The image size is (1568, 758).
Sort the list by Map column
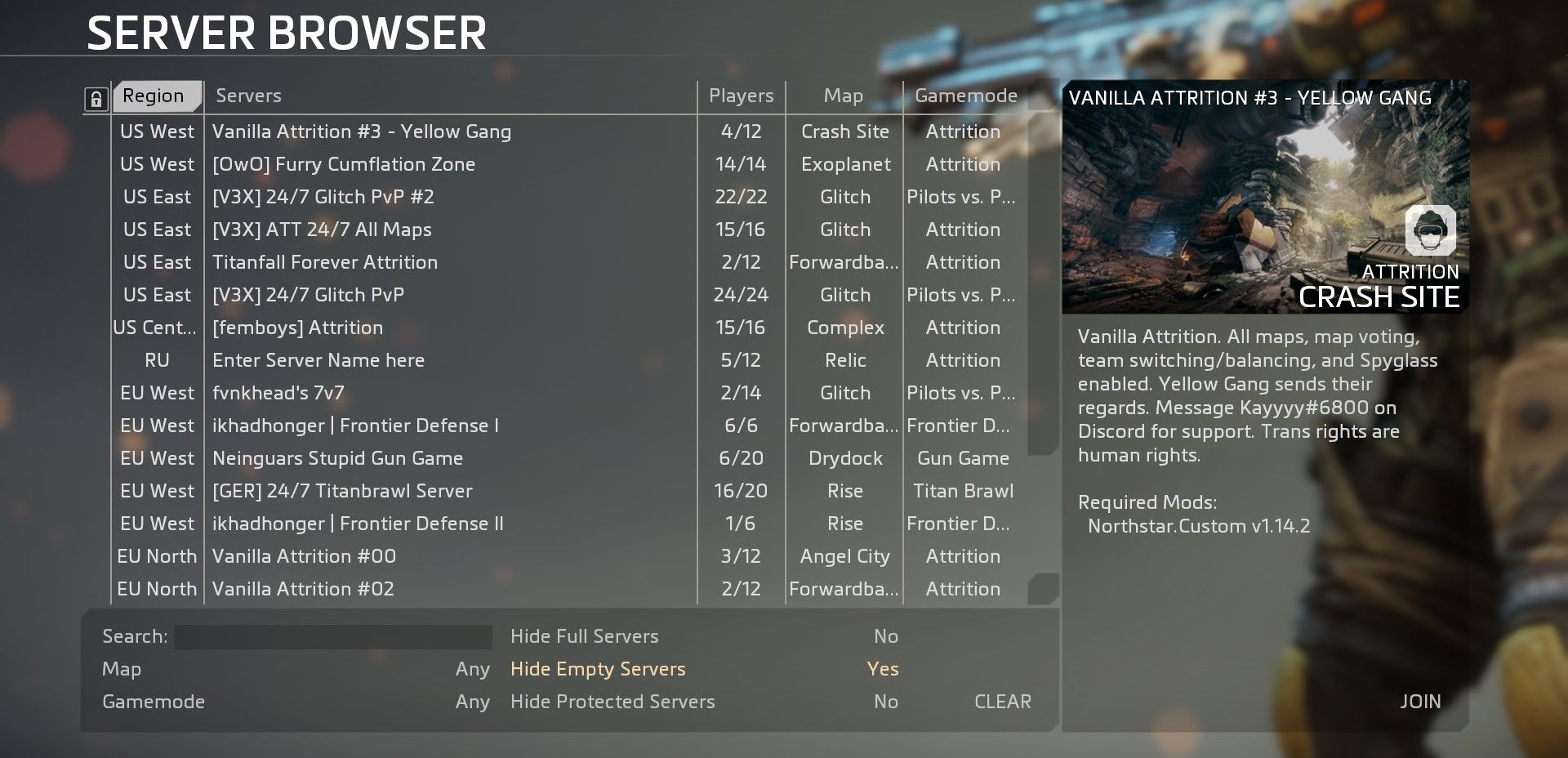pyautogui.click(x=843, y=96)
